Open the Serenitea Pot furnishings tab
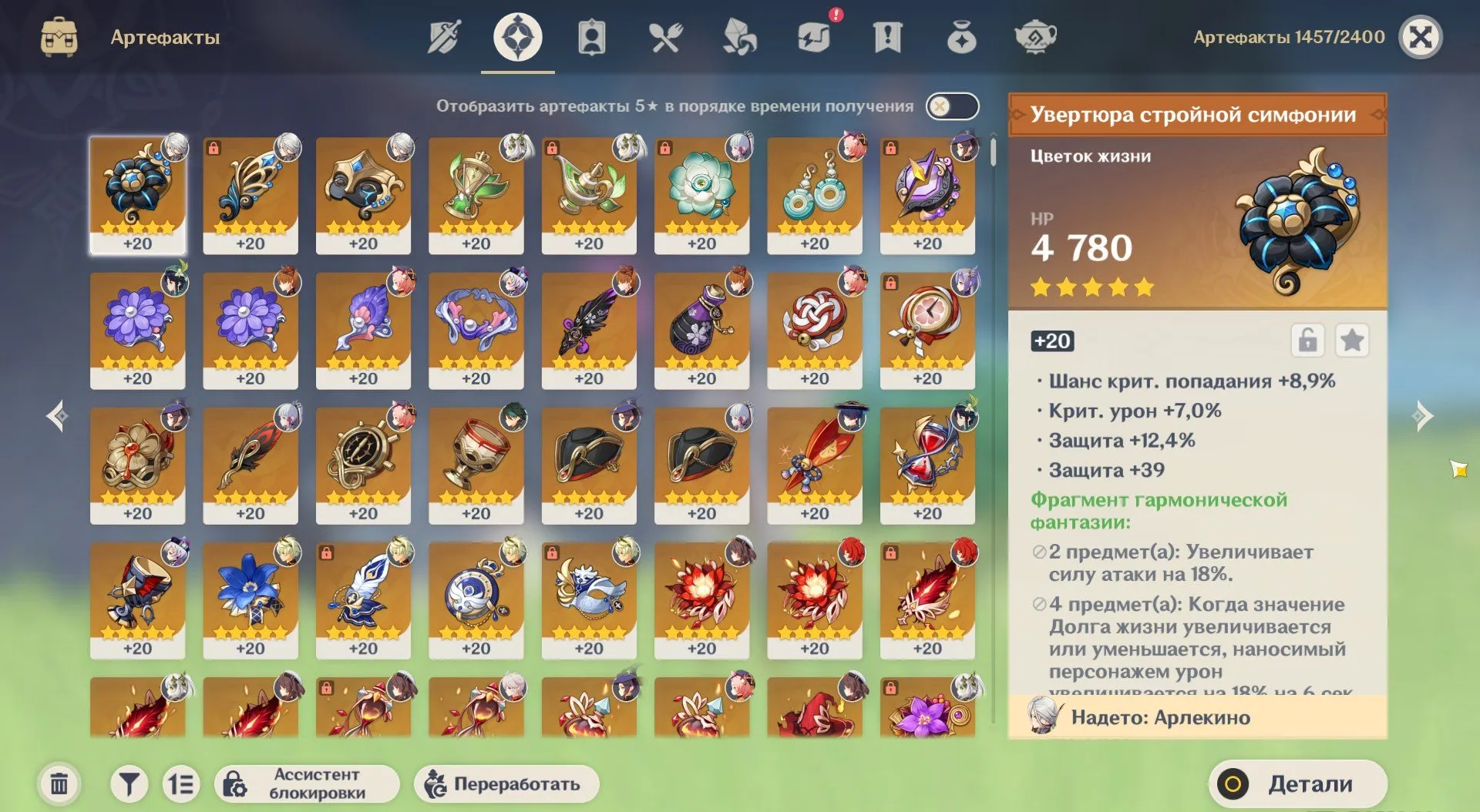 pyautogui.click(x=1036, y=37)
